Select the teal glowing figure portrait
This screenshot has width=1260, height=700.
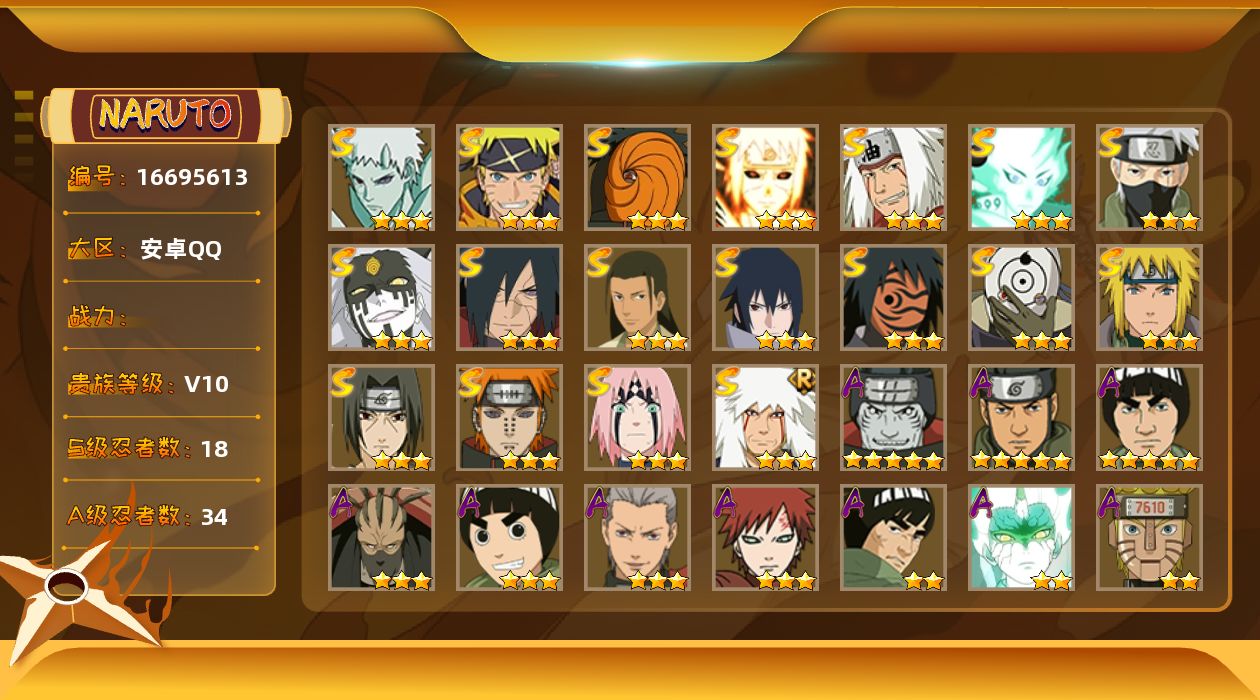coord(1021,177)
